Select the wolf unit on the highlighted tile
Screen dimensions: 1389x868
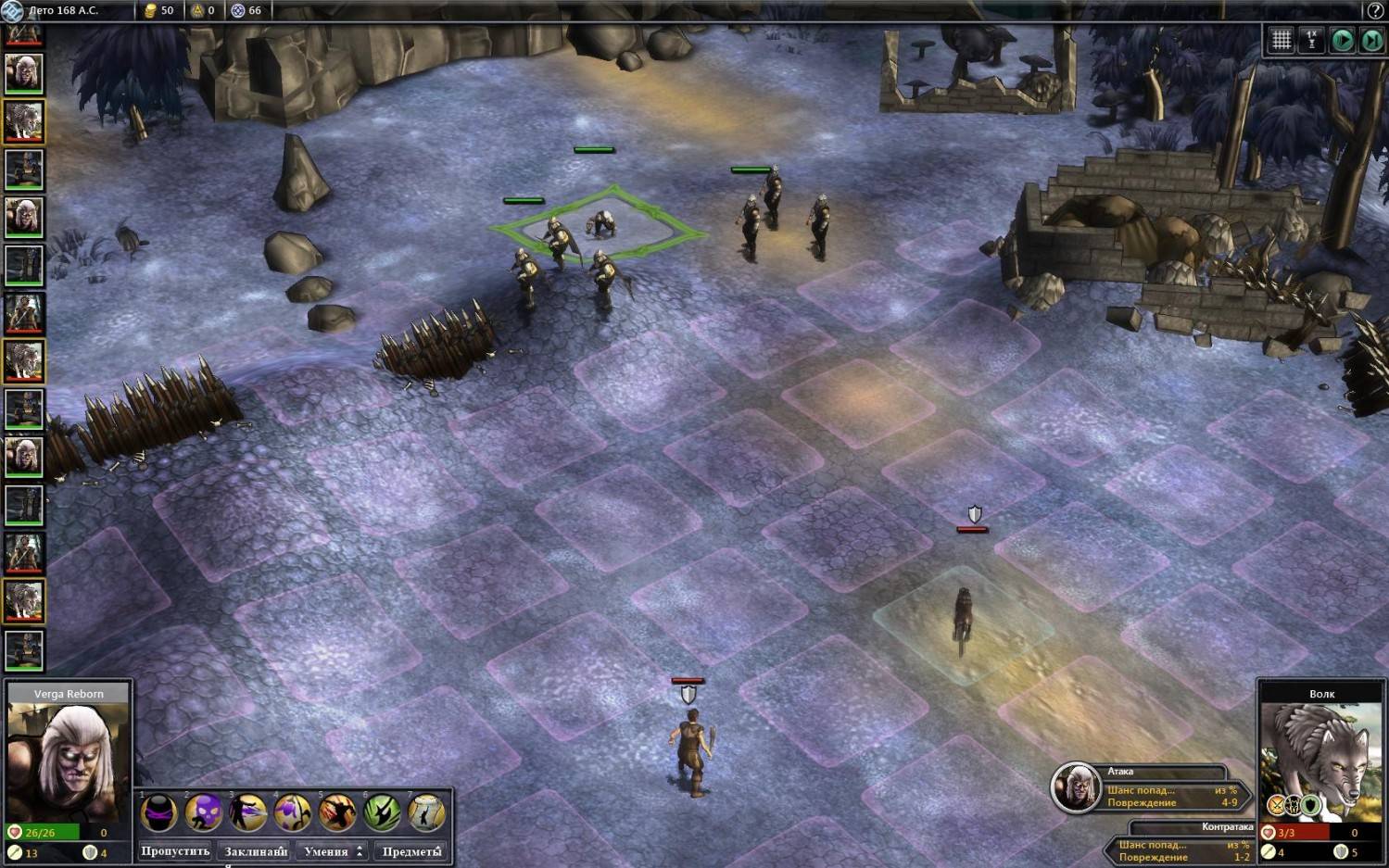tap(963, 619)
